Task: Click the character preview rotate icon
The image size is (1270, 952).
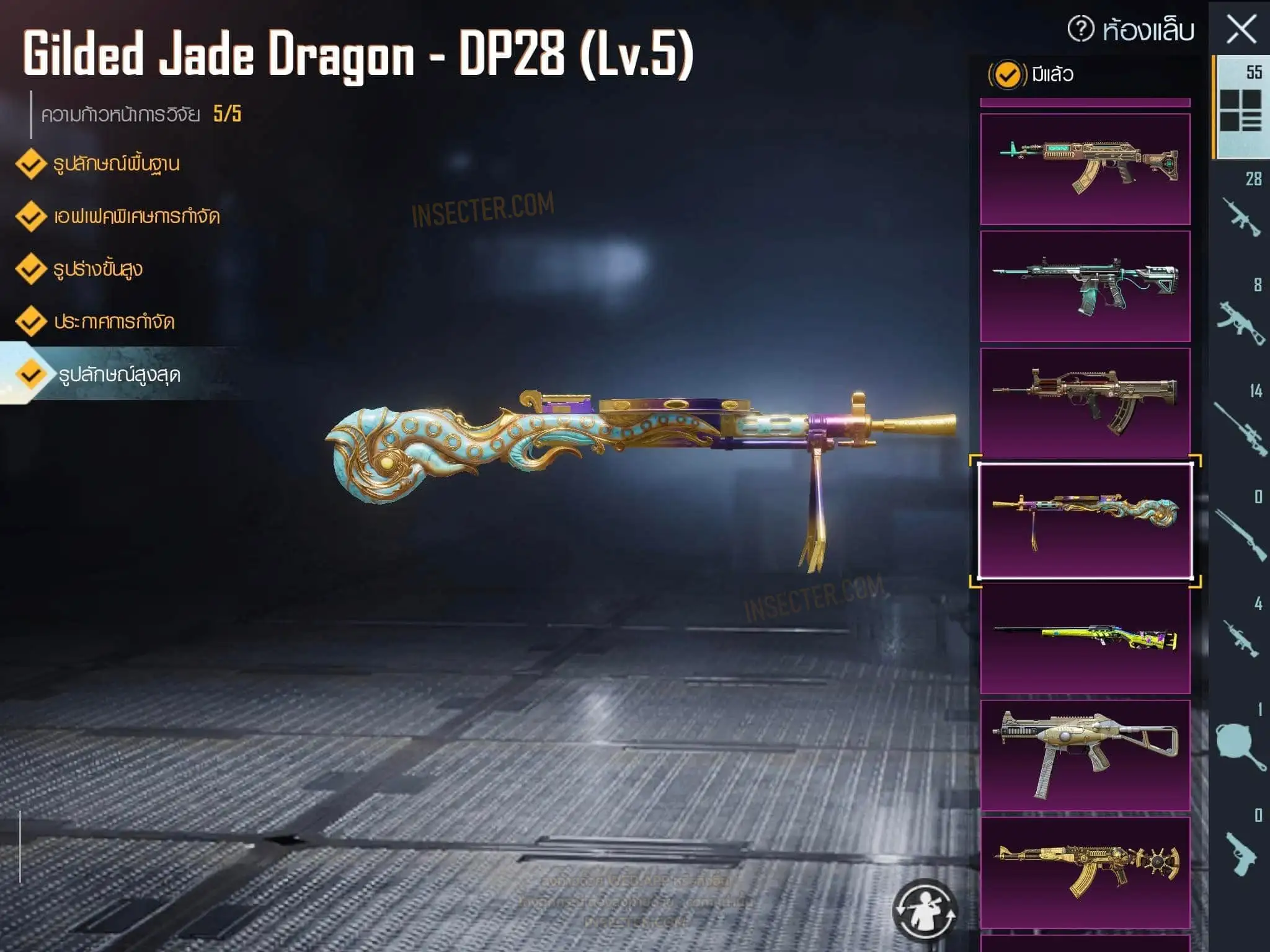Action: coord(925,910)
